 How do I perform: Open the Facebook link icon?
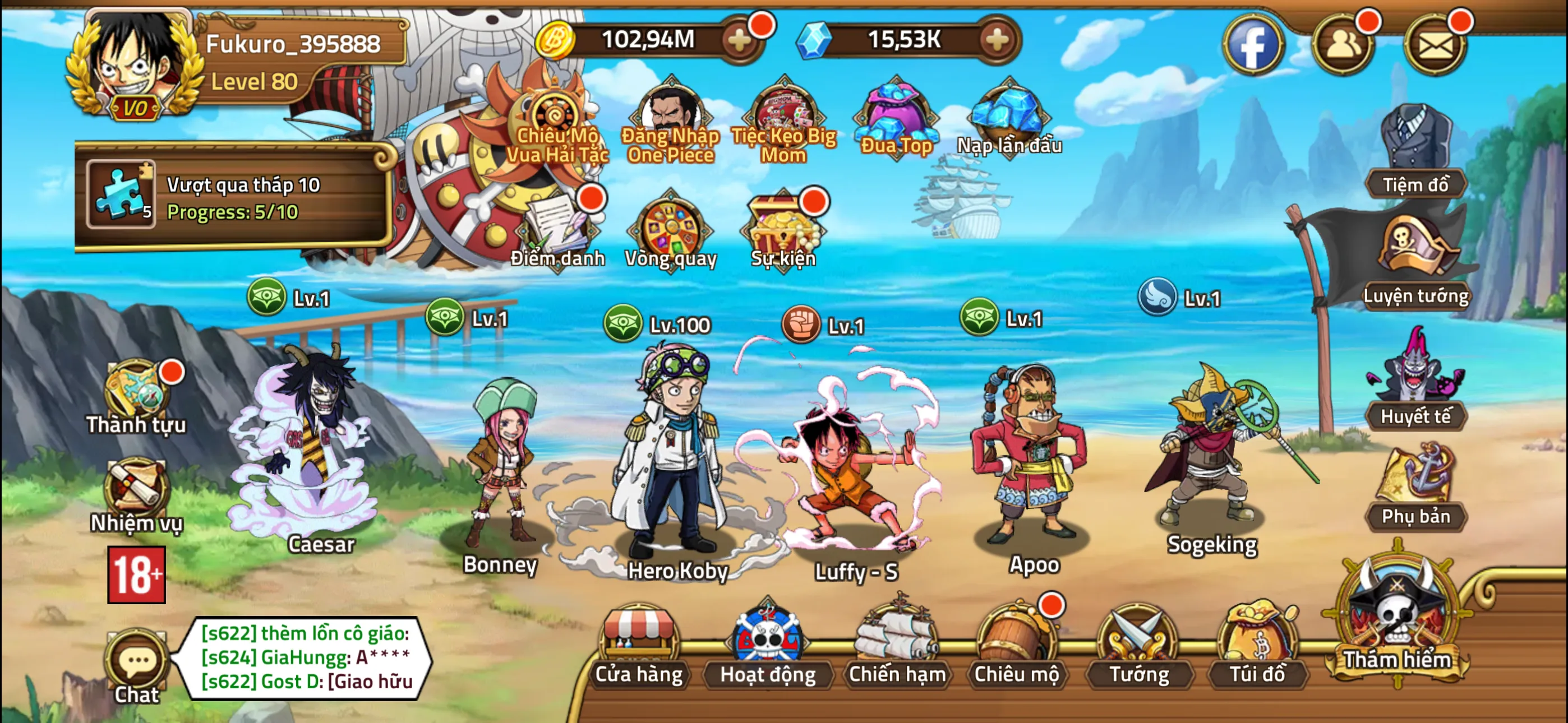[1253, 44]
